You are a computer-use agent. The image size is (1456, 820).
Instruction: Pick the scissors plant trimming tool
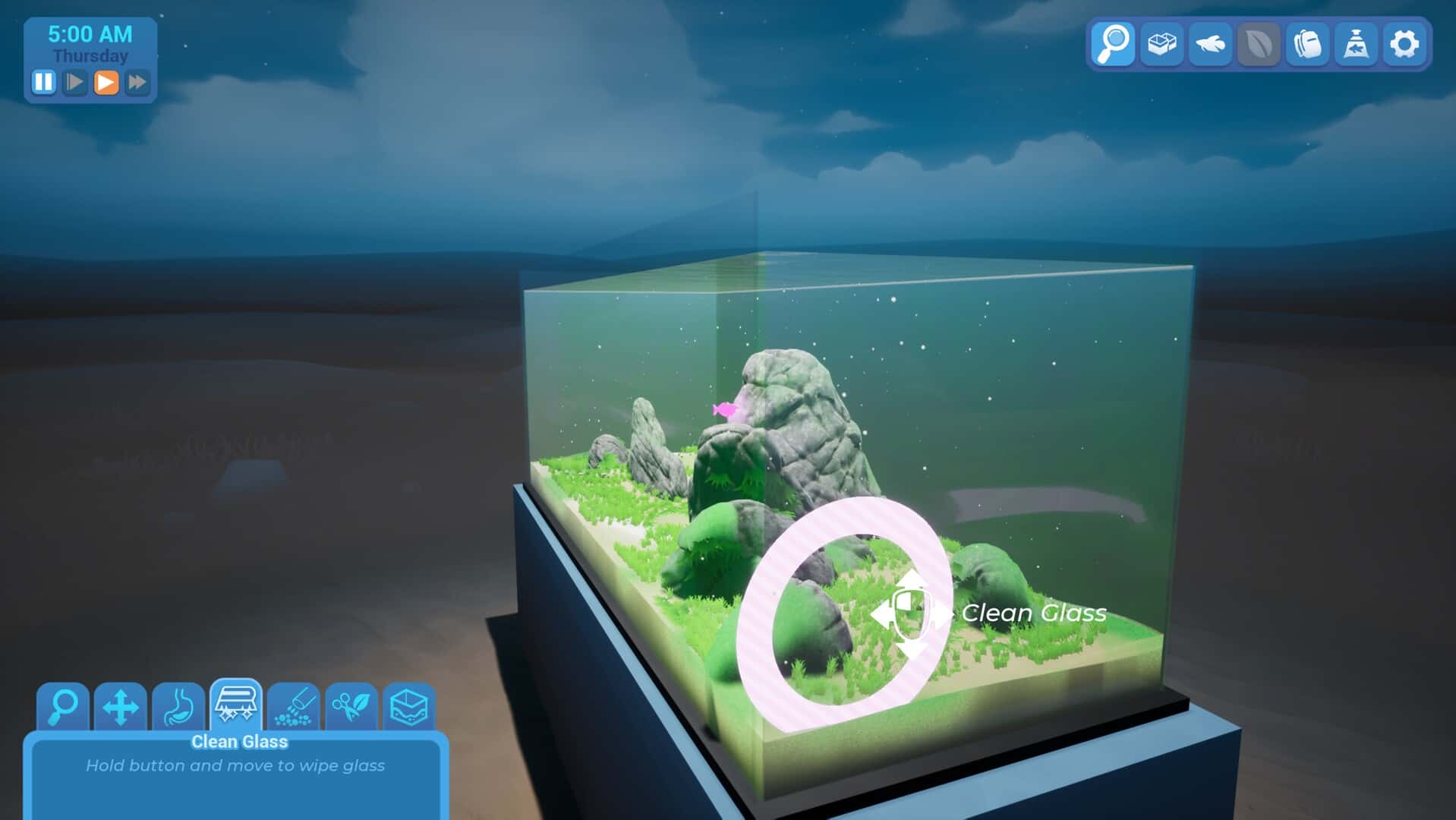pos(351,707)
